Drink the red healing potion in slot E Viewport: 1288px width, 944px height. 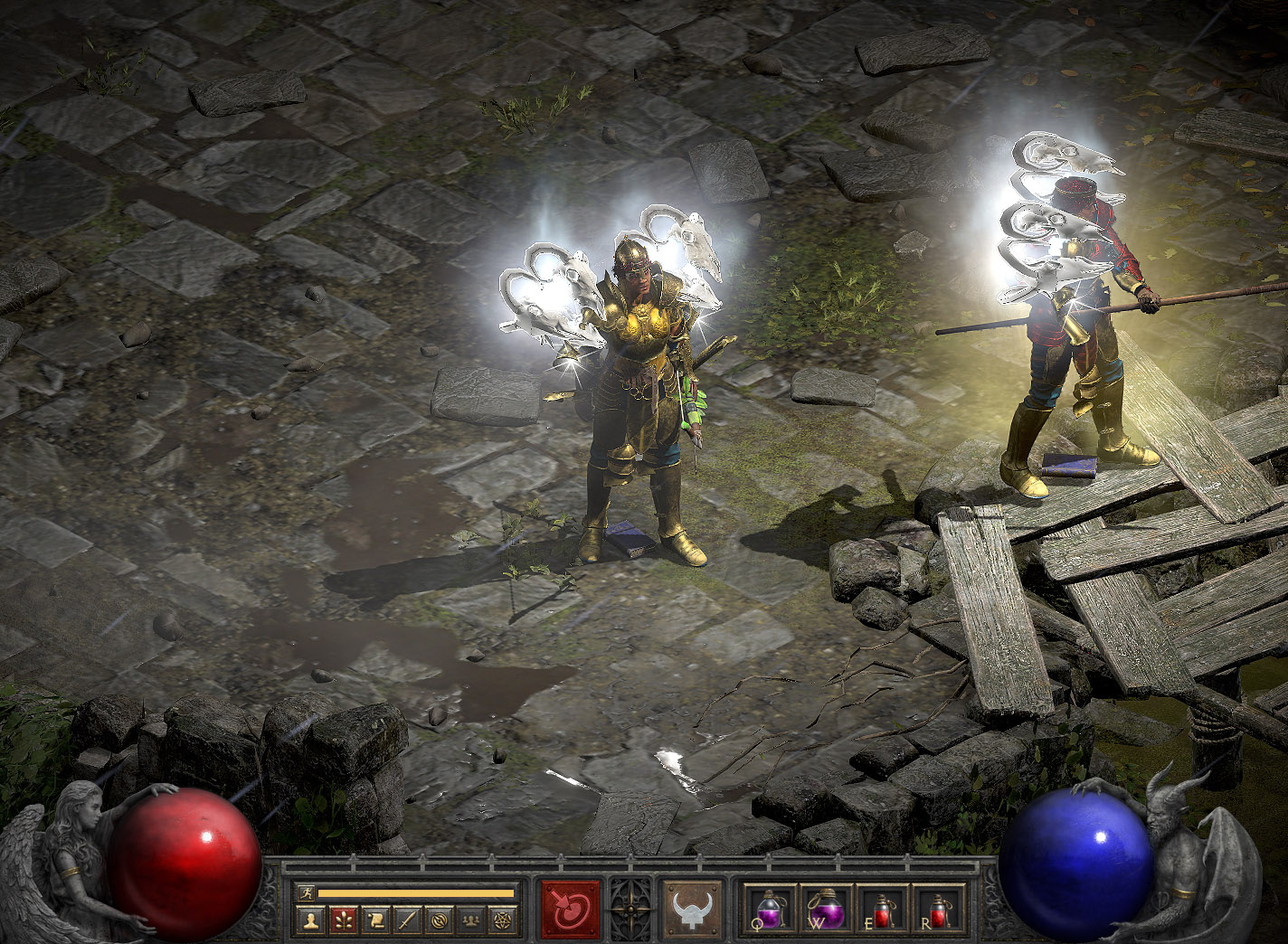click(881, 907)
